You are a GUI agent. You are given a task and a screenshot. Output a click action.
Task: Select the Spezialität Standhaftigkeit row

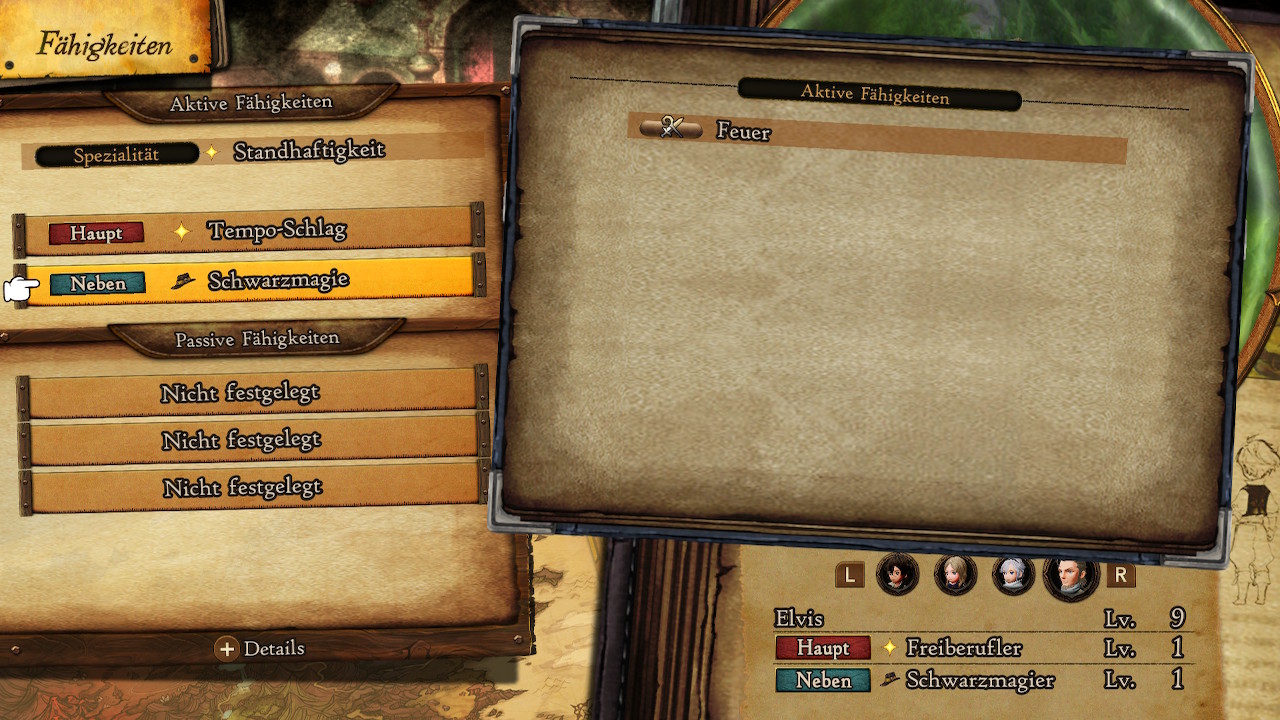pos(250,153)
